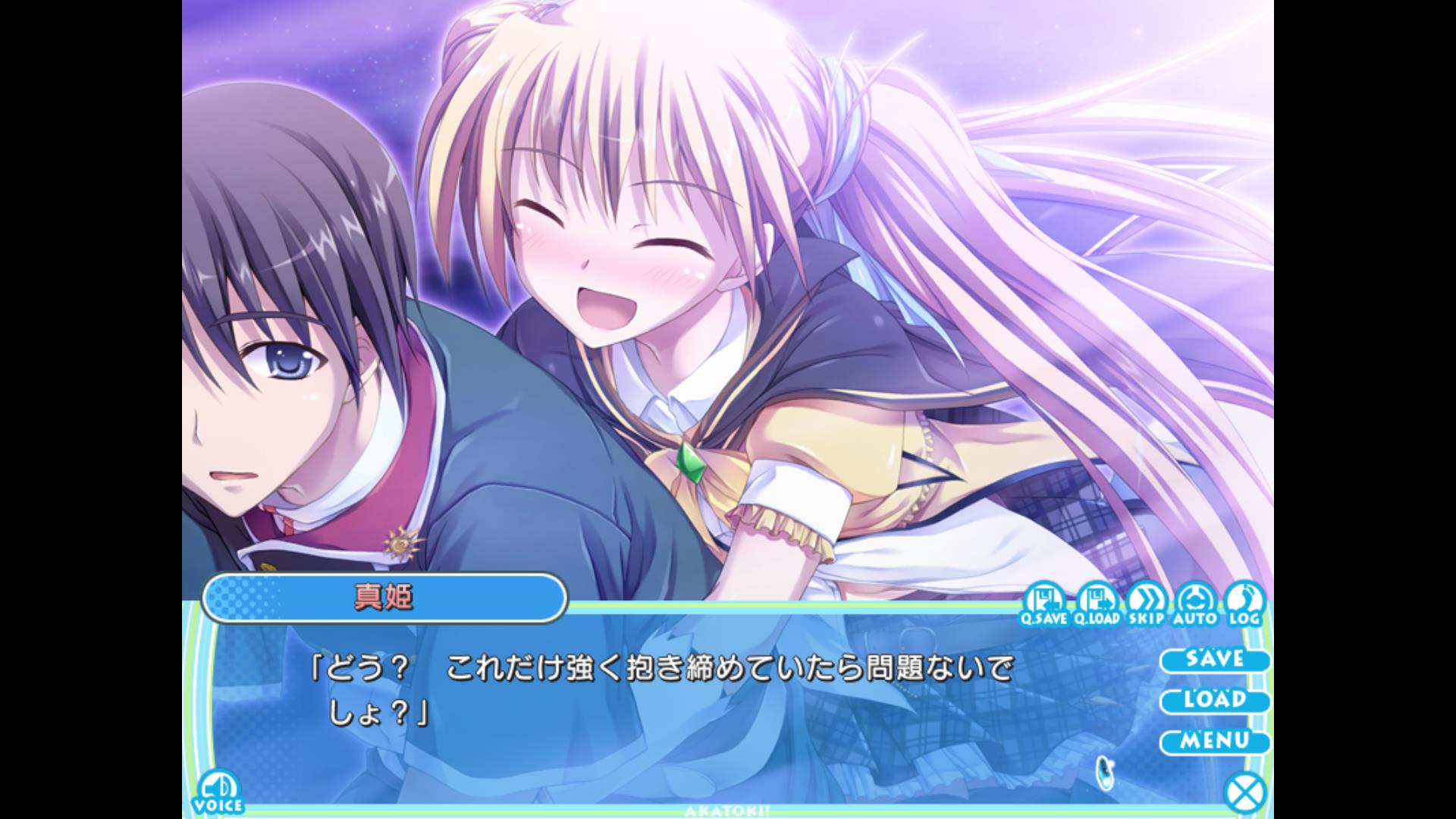The height and width of the screenshot is (819, 1456).
Task: Toggle AUTO text advance mode
Action: [1194, 604]
